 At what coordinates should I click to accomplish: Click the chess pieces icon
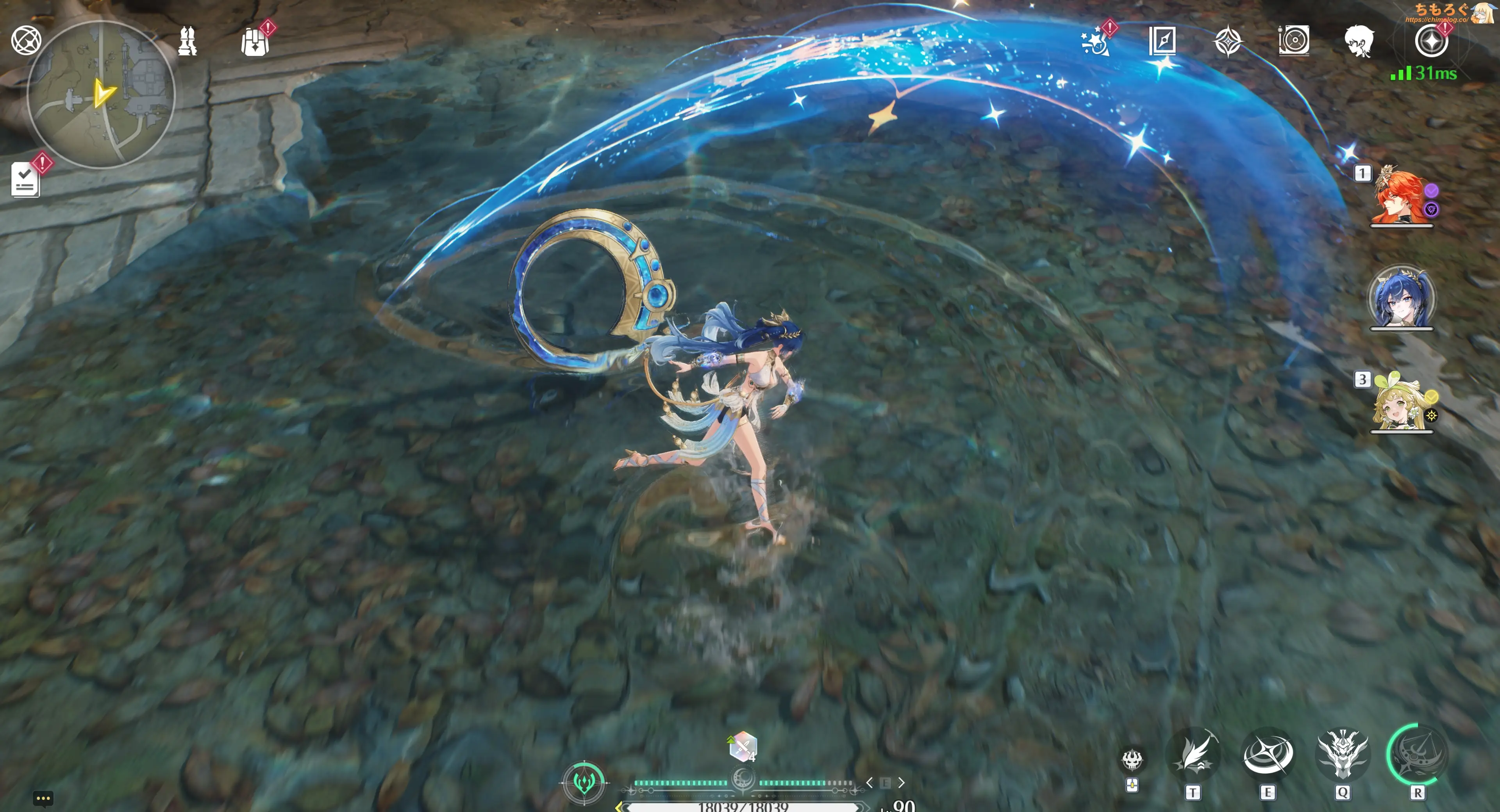tap(187, 41)
